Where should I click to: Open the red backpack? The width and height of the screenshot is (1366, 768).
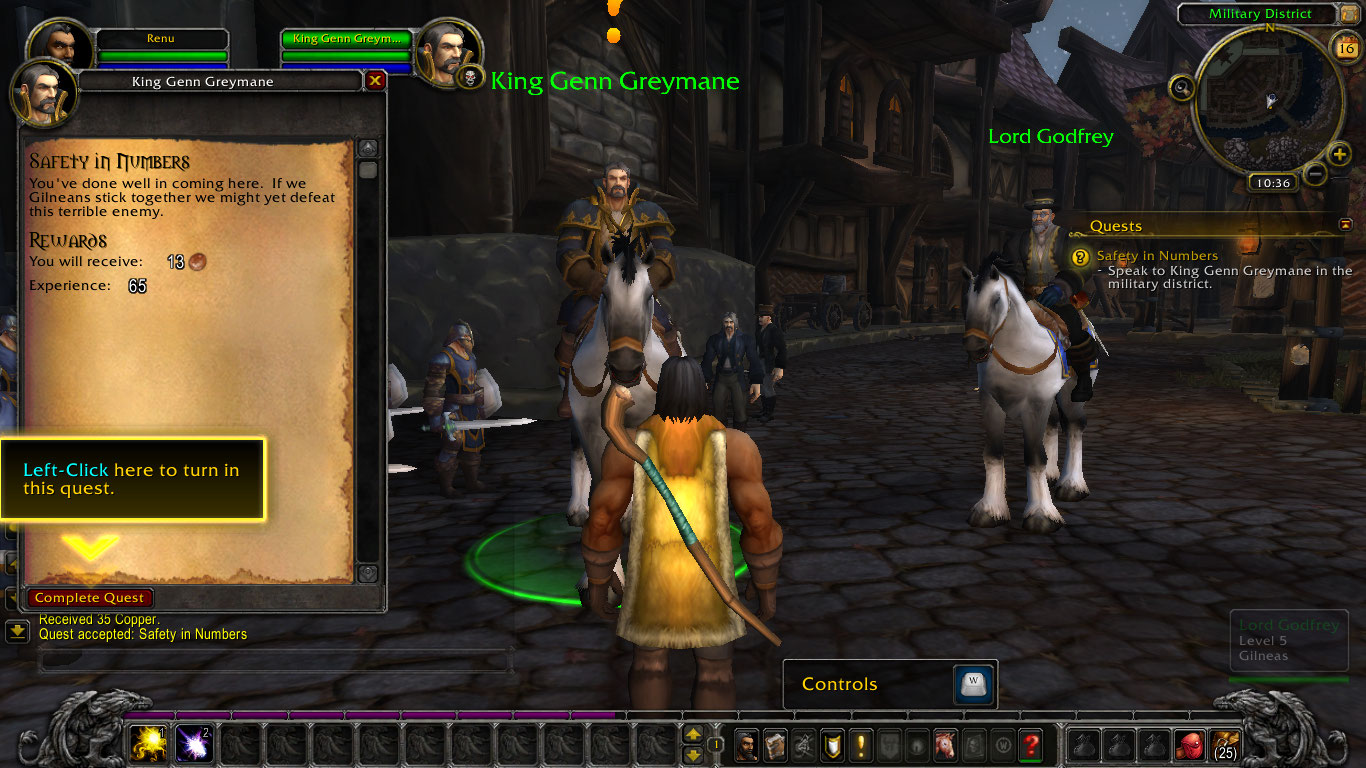click(1189, 744)
